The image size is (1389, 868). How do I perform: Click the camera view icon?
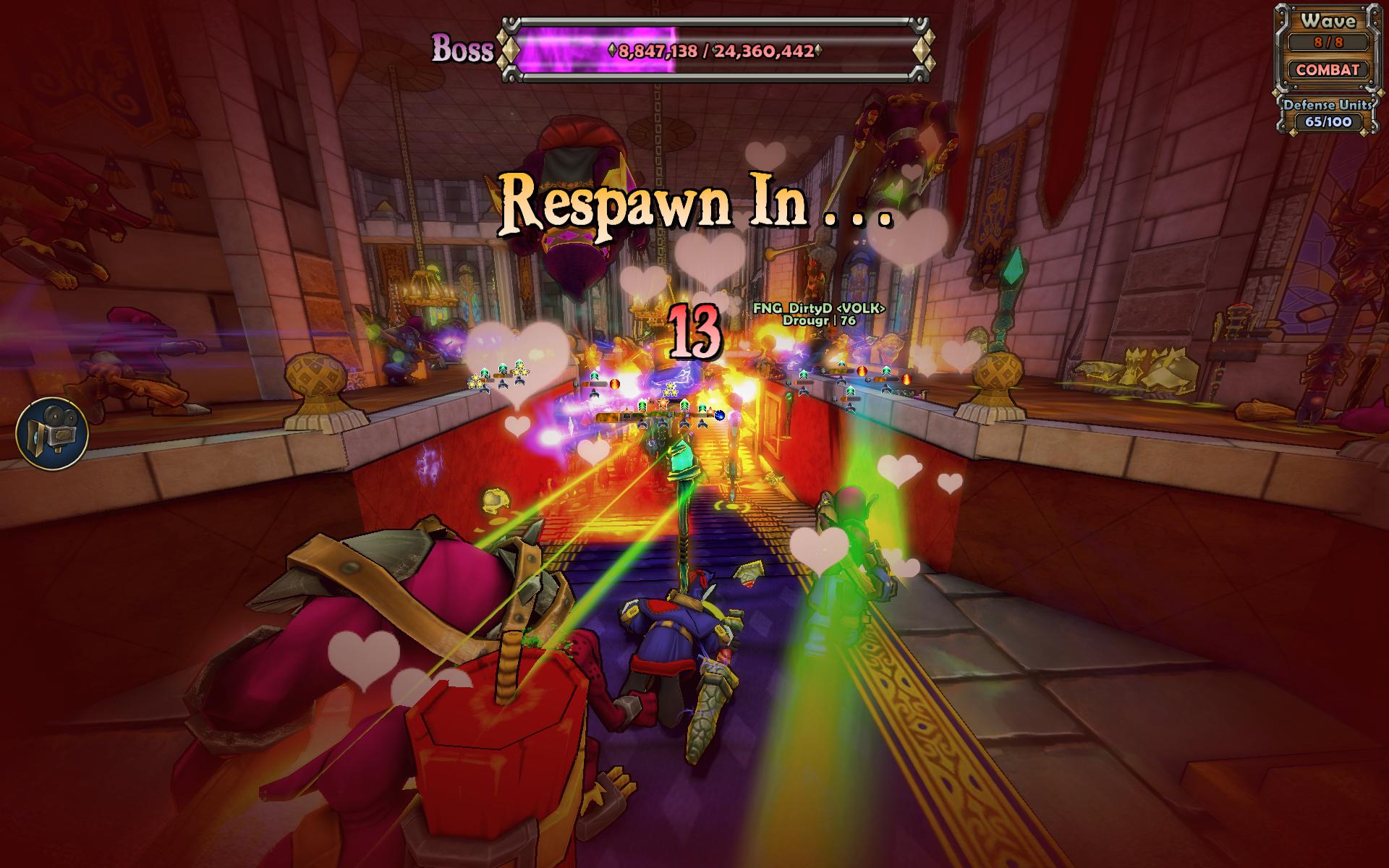click(x=52, y=433)
